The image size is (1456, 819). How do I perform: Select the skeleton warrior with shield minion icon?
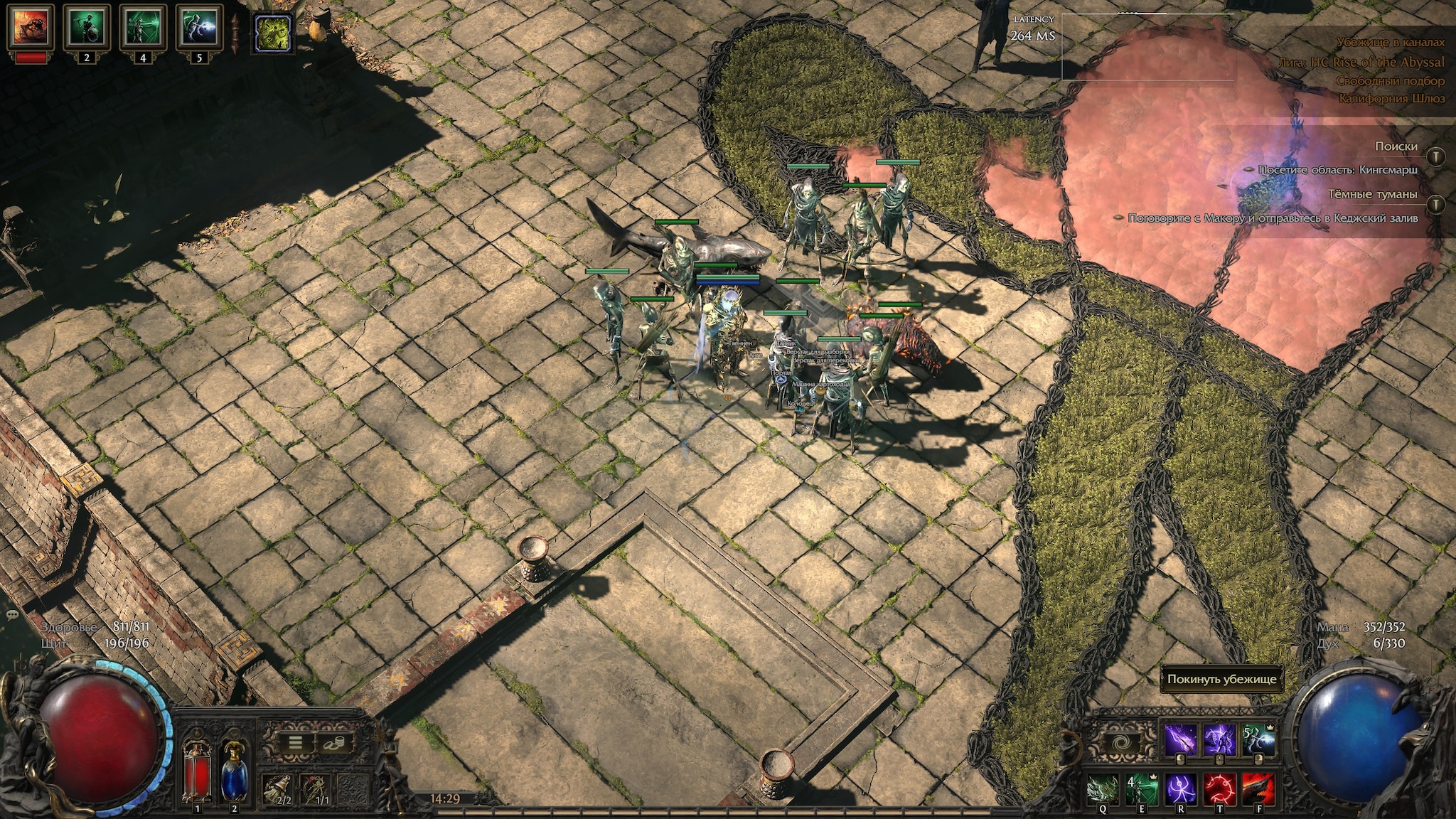pos(87,28)
